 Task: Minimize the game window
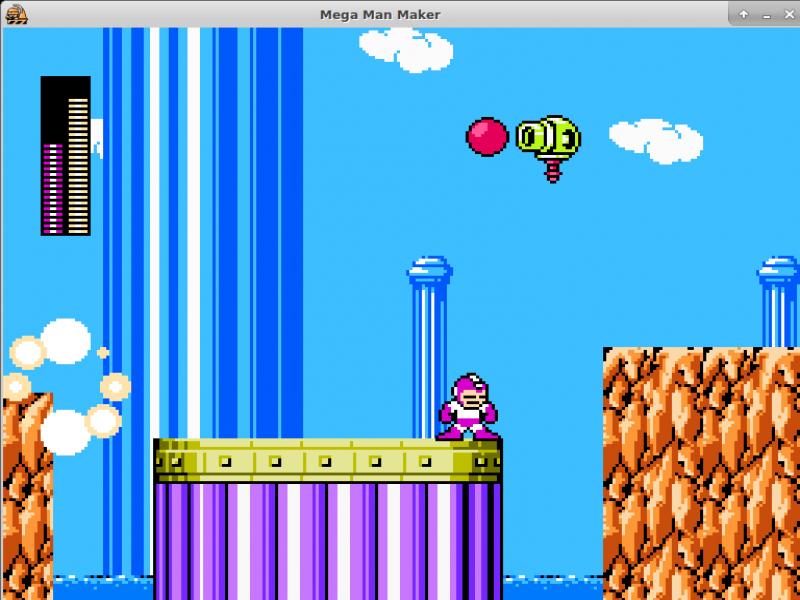pos(766,16)
